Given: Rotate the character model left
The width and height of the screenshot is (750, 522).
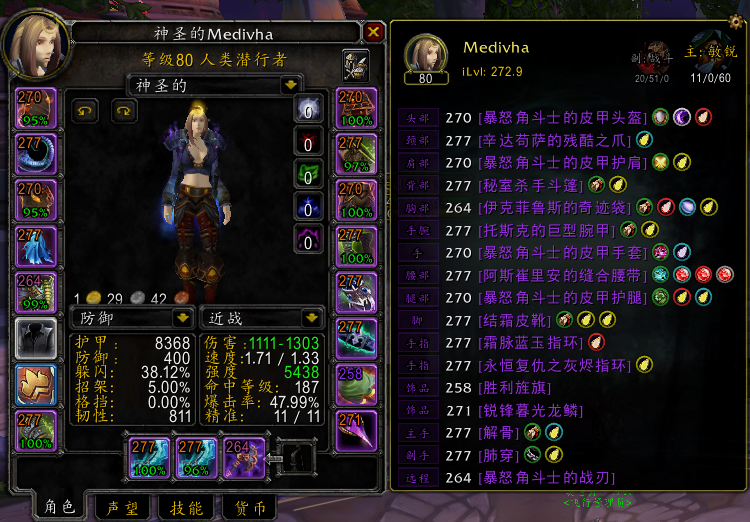Looking at the screenshot, I should (85, 111).
